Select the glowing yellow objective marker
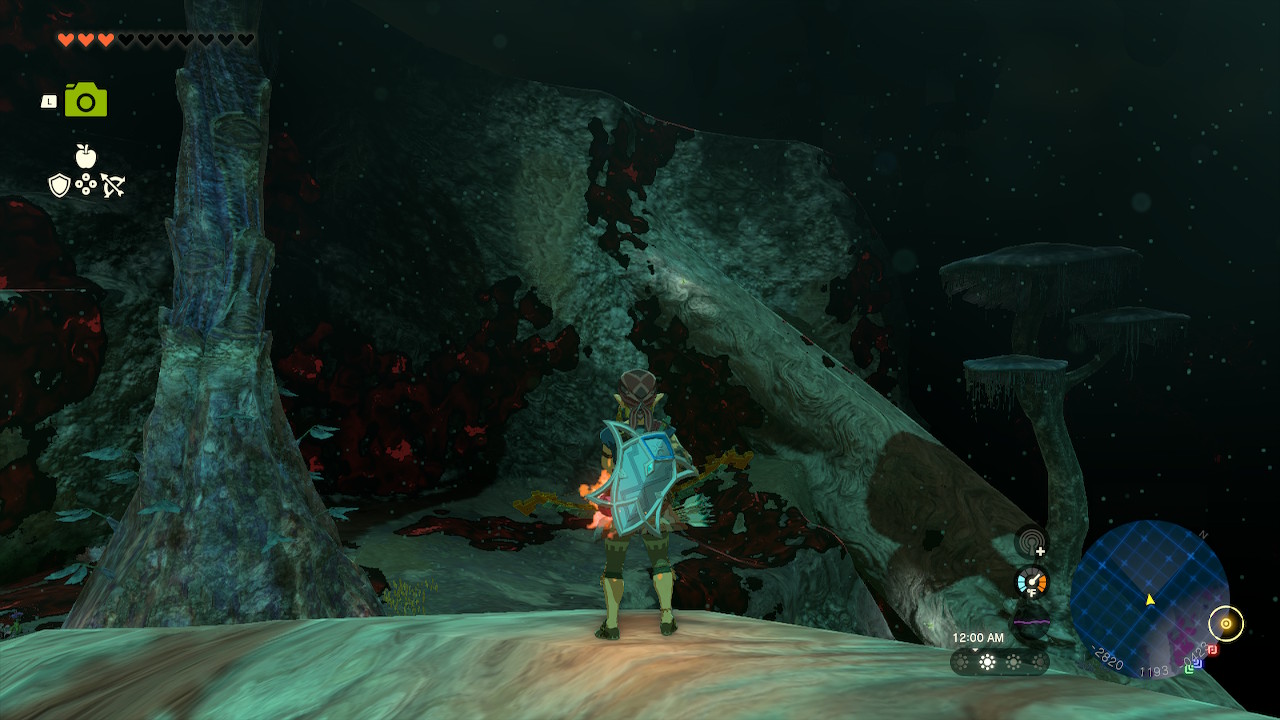 1226,624
